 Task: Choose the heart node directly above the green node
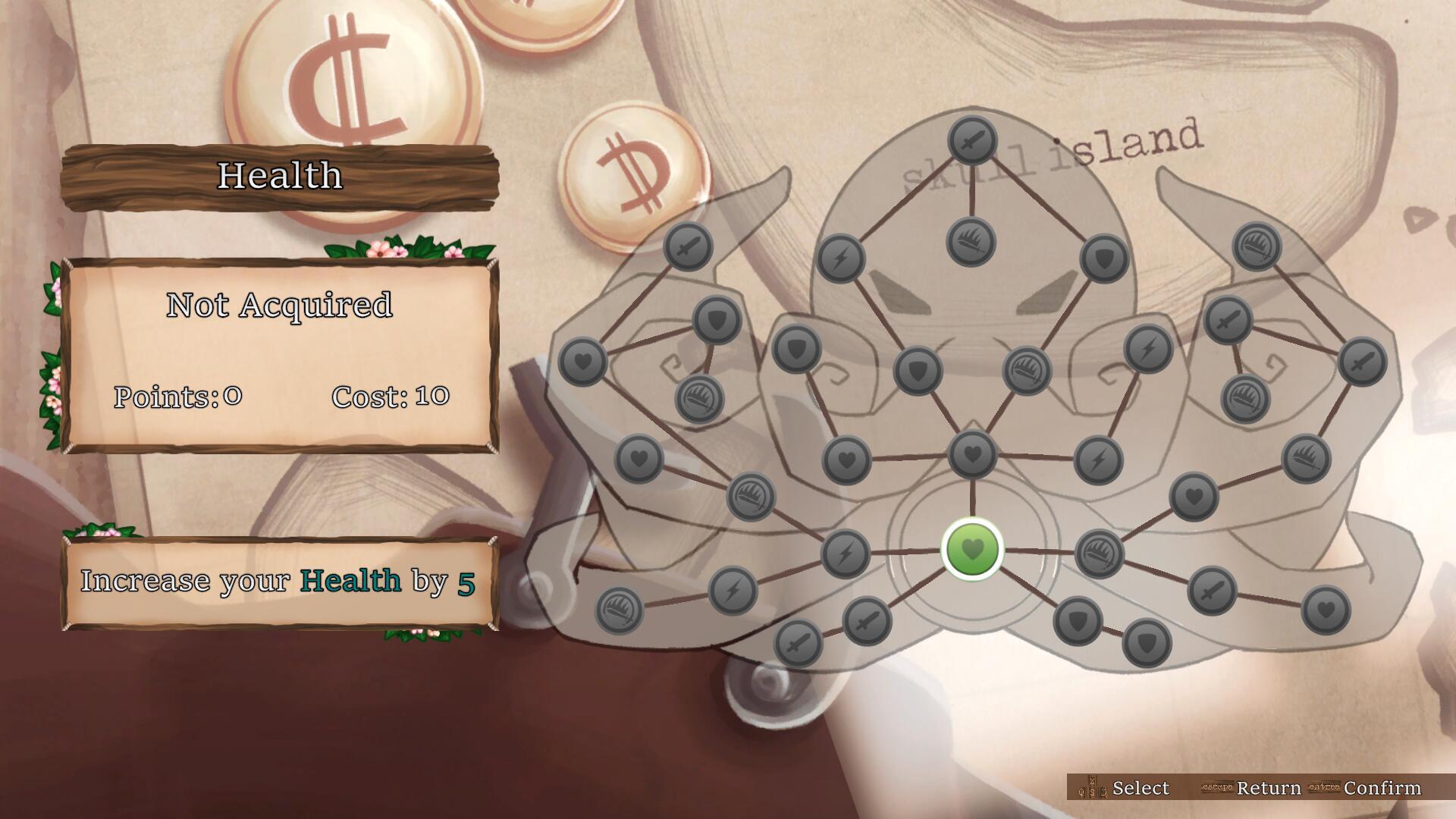[x=972, y=455]
